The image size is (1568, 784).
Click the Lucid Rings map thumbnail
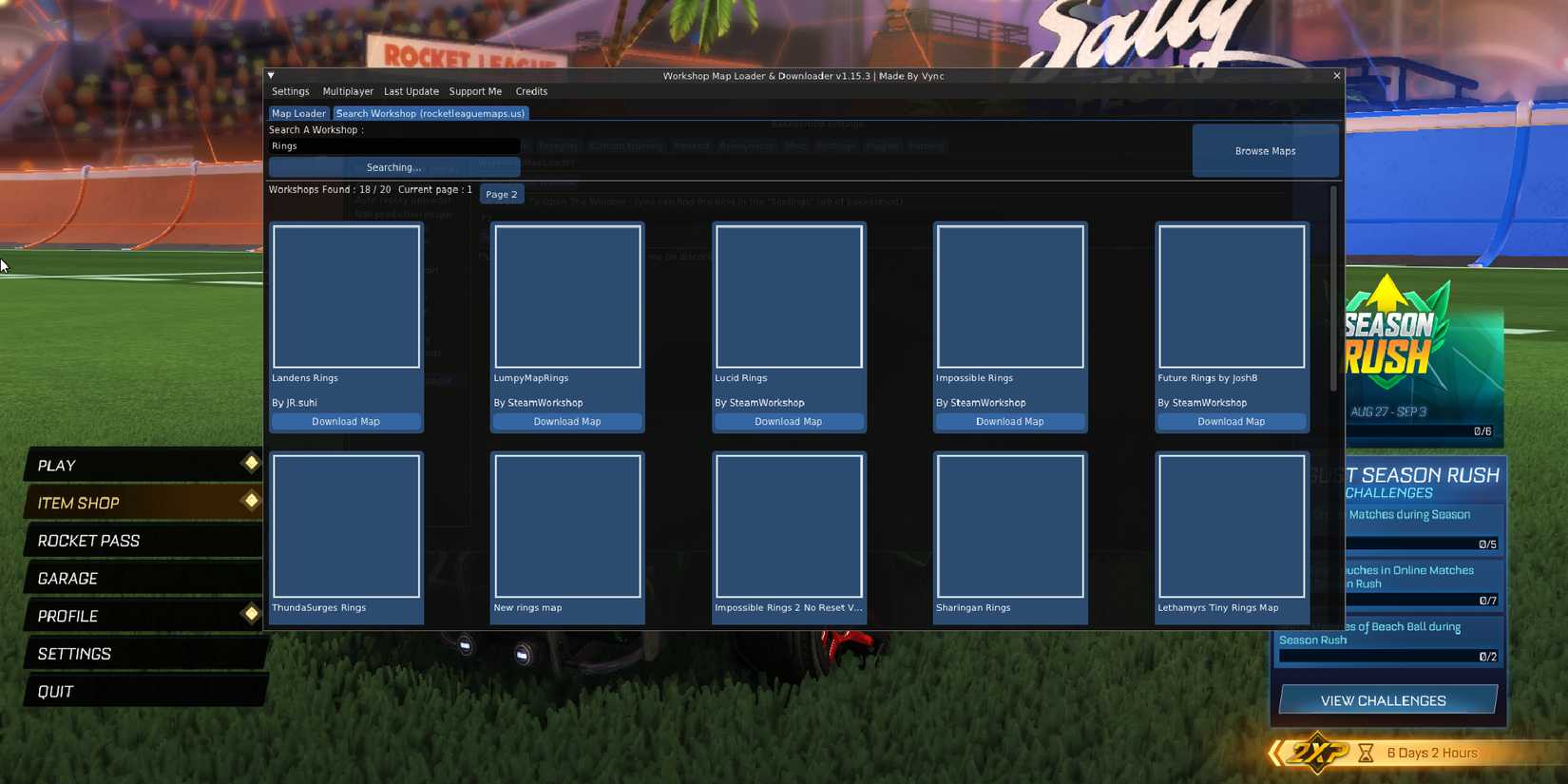(x=789, y=296)
